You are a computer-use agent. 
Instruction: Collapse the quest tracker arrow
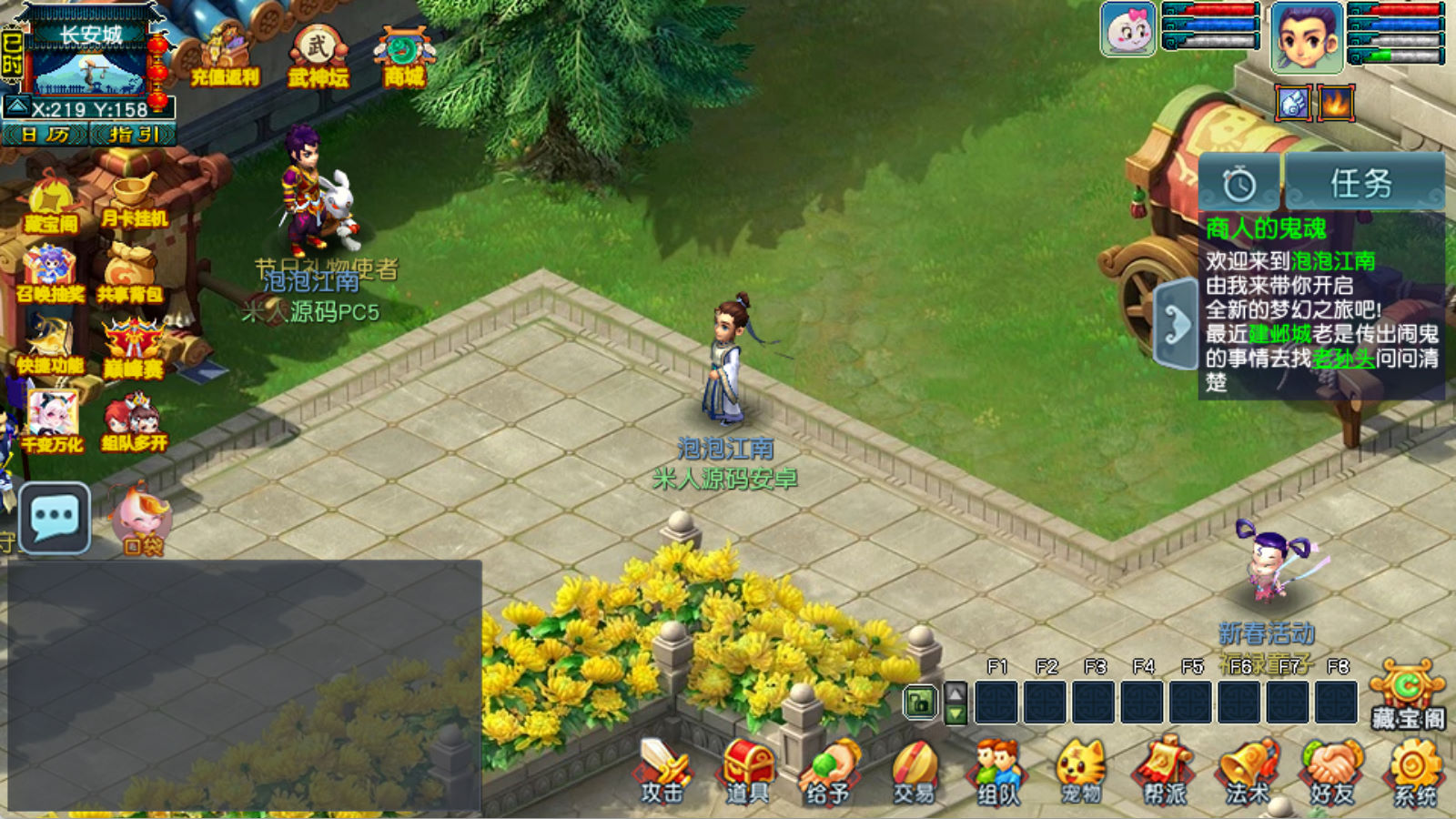click(1176, 325)
